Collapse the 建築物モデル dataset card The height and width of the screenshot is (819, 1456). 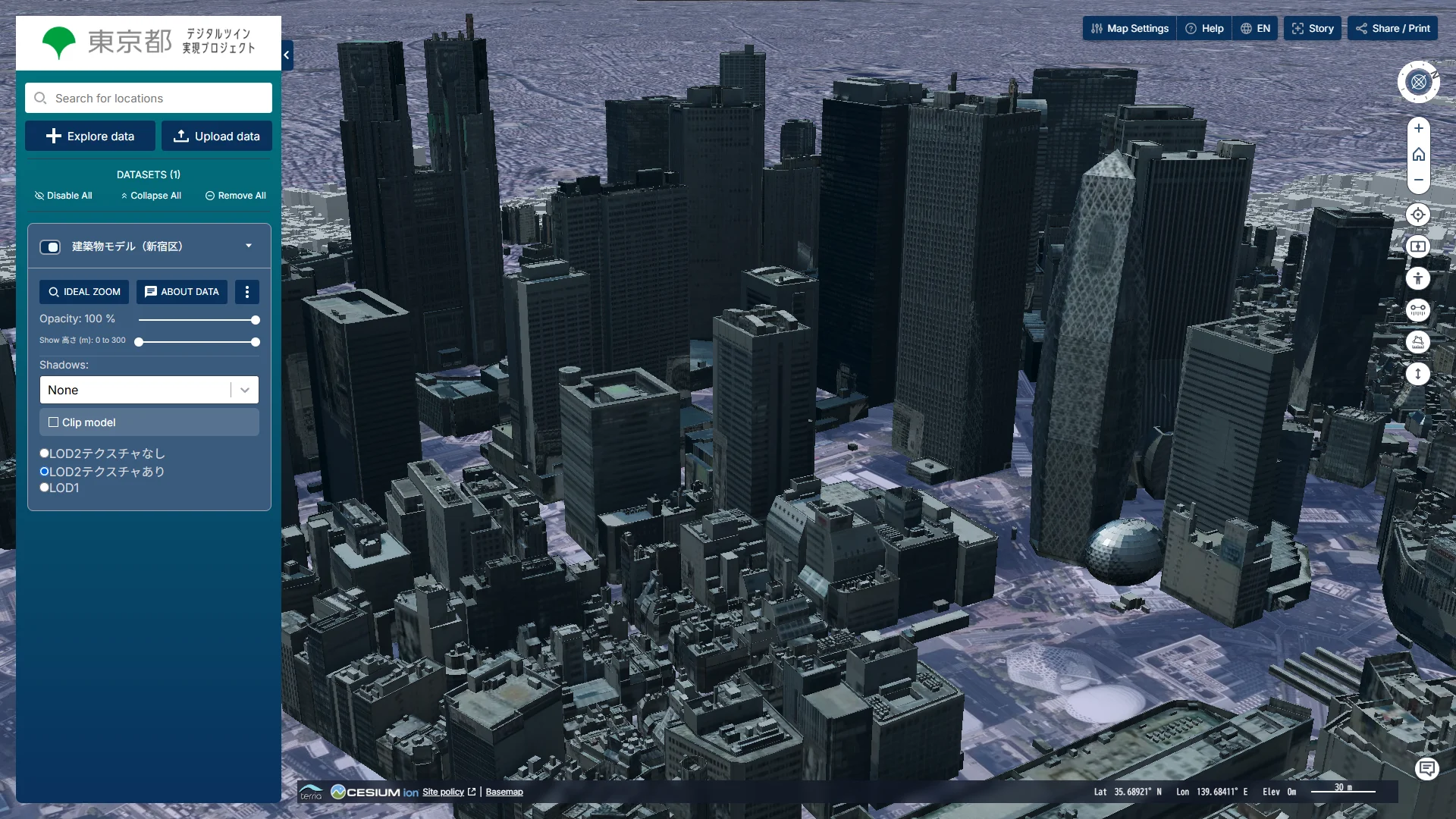point(248,246)
